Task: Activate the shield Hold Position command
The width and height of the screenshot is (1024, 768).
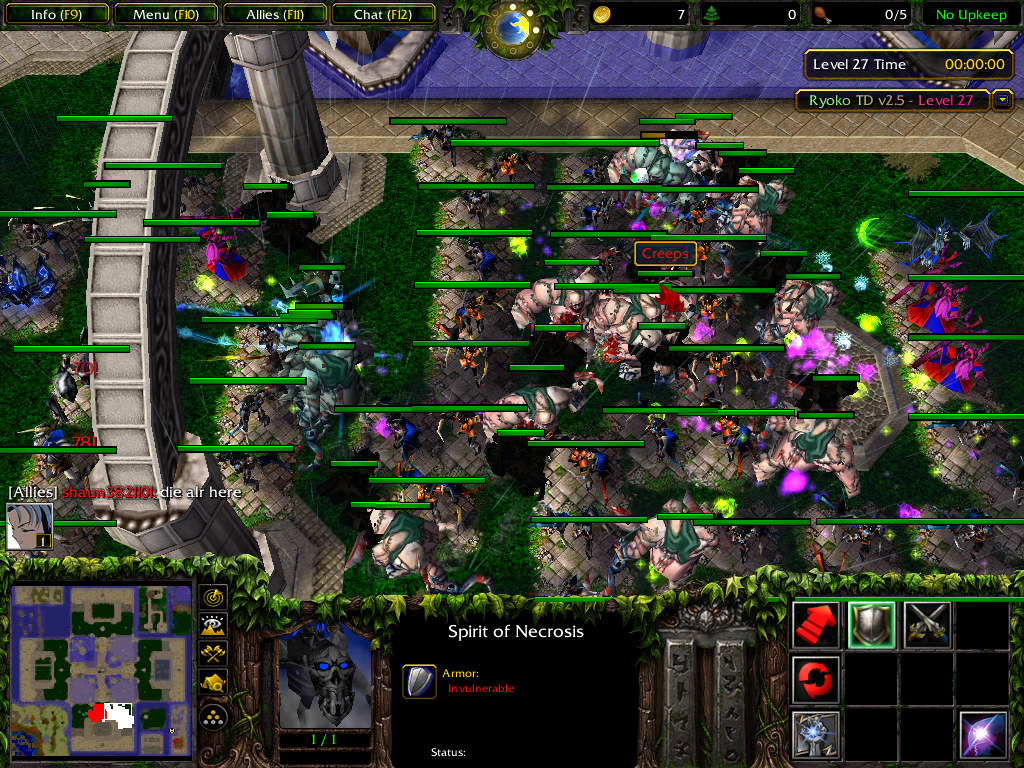Action: 871,625
